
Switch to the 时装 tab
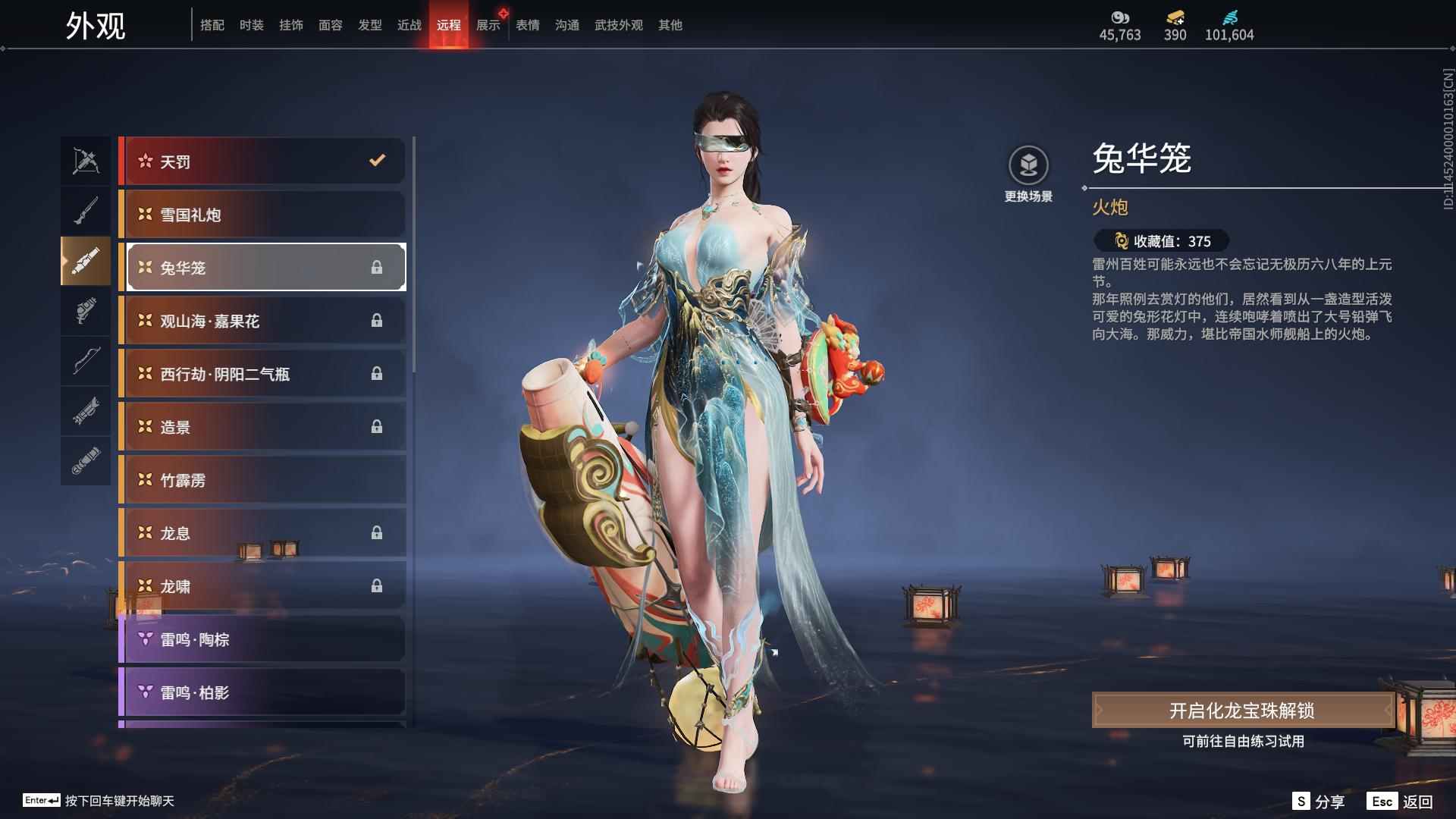(x=251, y=25)
